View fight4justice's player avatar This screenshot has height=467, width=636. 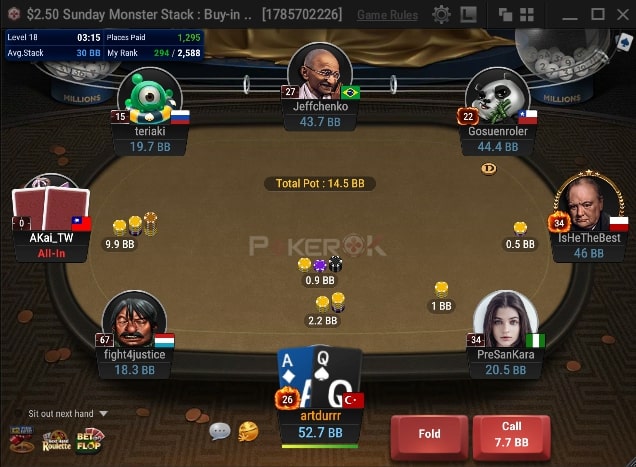[134, 320]
